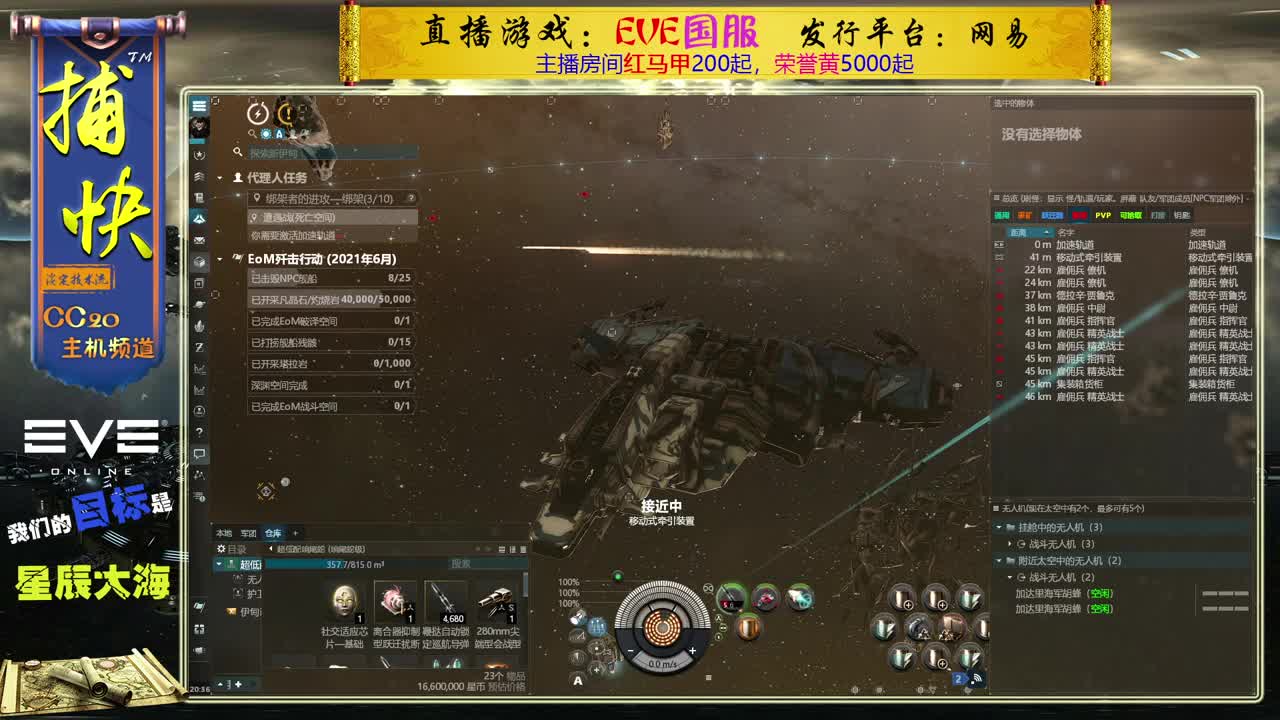Image resolution: width=1280 pixels, height=720 pixels.
Task: Open your character portrait in the sidebar
Action: point(201,126)
